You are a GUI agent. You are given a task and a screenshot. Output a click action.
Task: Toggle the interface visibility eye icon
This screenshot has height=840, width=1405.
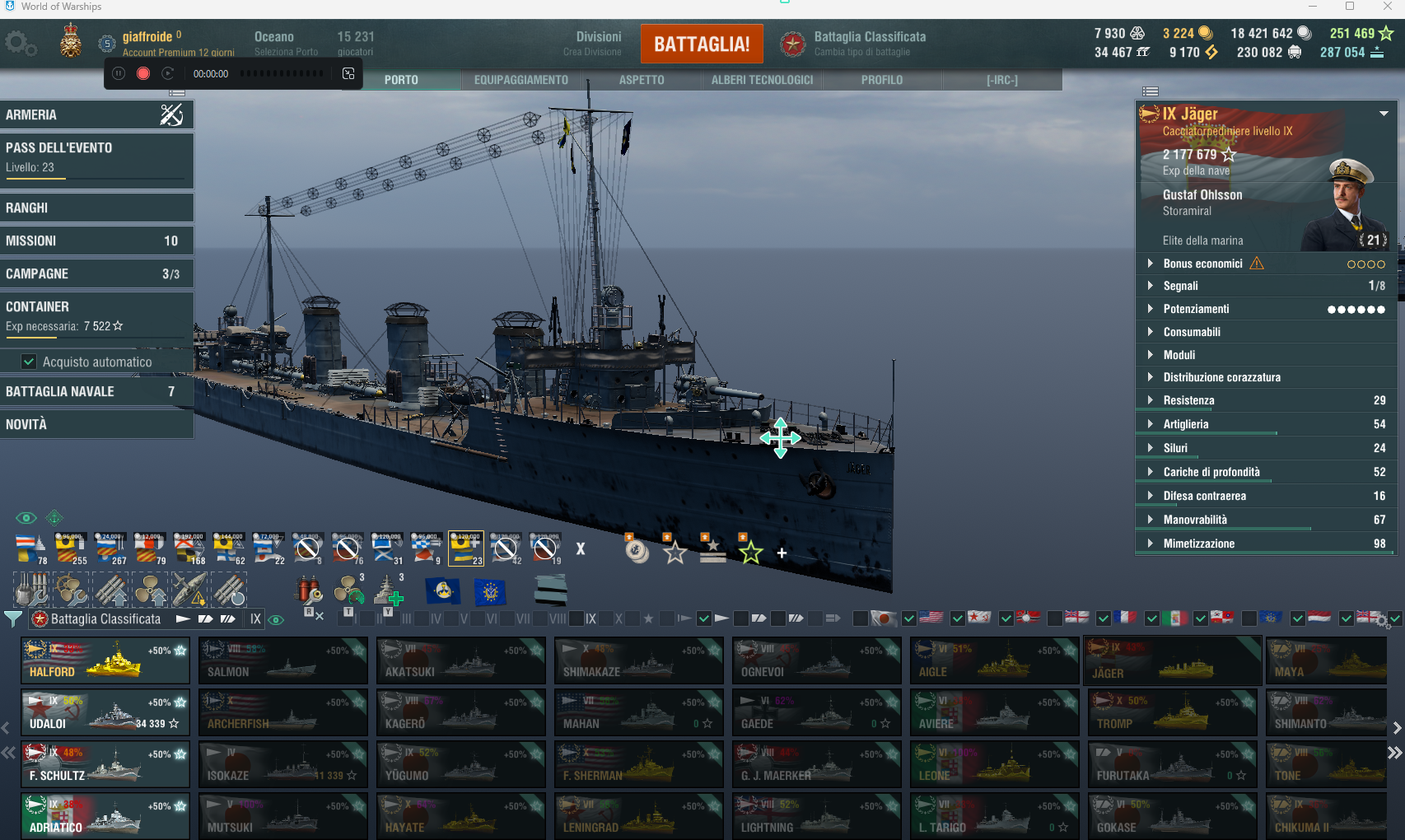tap(26, 517)
